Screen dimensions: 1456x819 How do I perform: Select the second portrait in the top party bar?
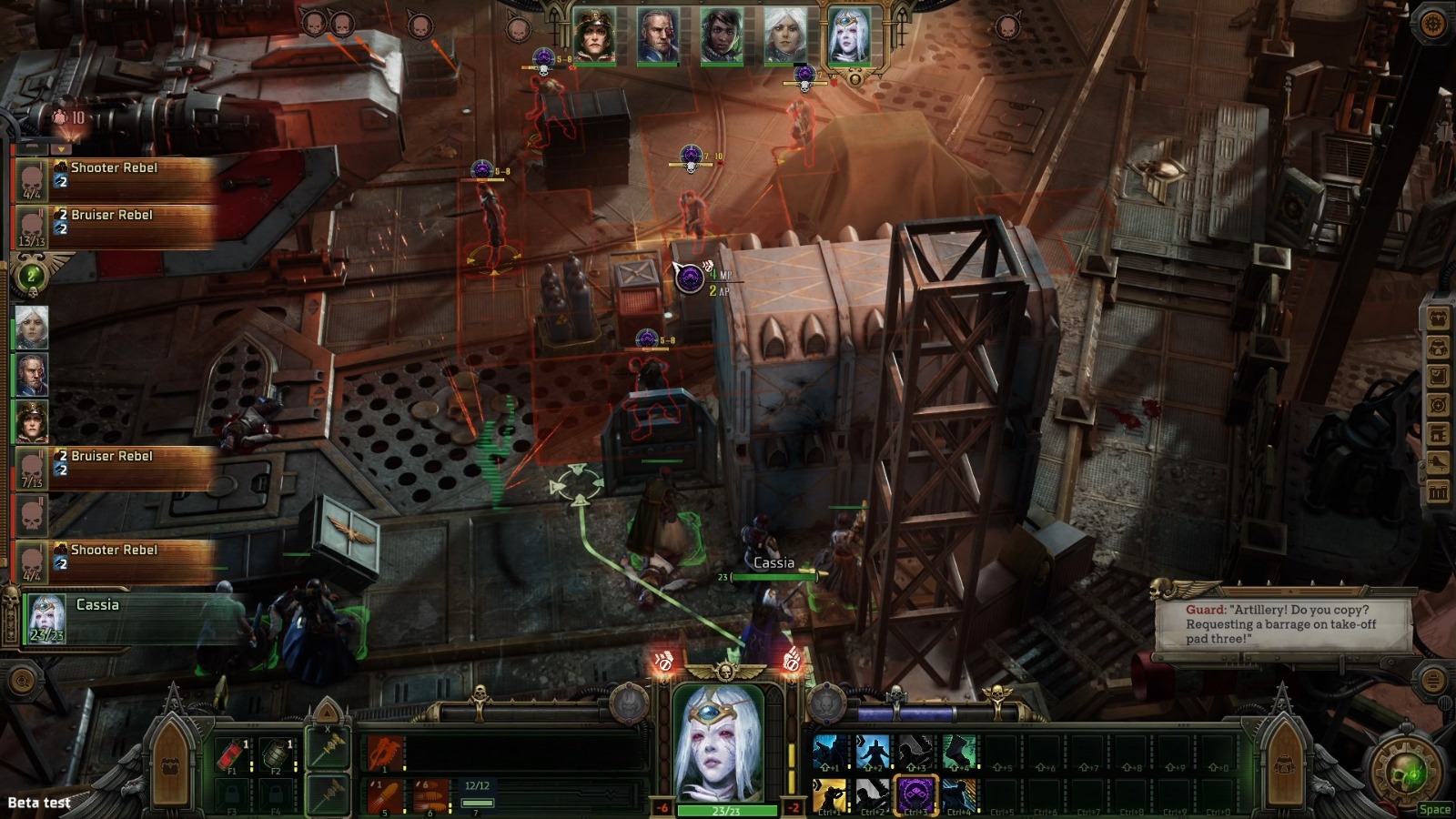pos(660,32)
